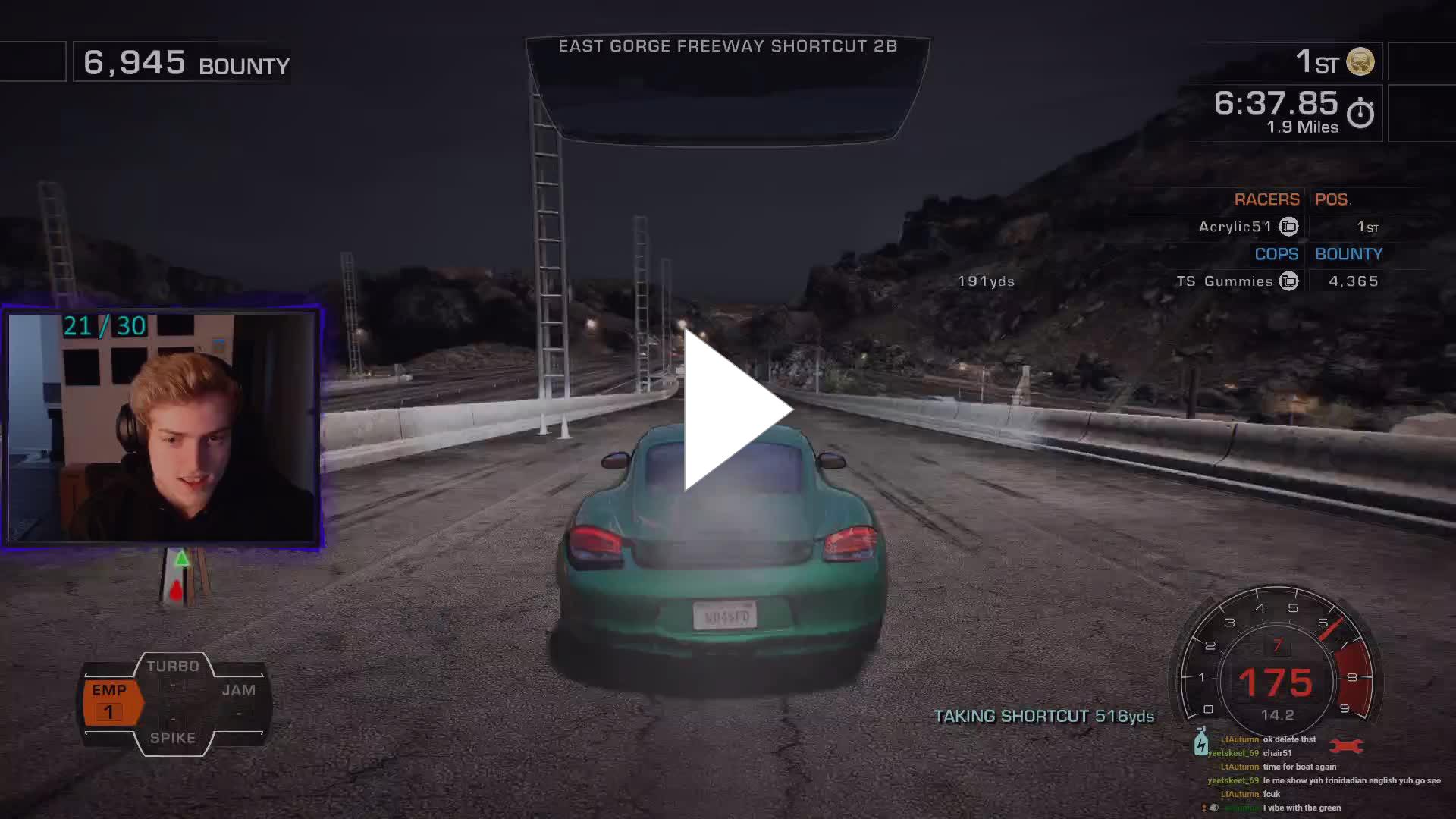1456x819 pixels.
Task: Play the video with the center play button
Action: tap(733, 410)
